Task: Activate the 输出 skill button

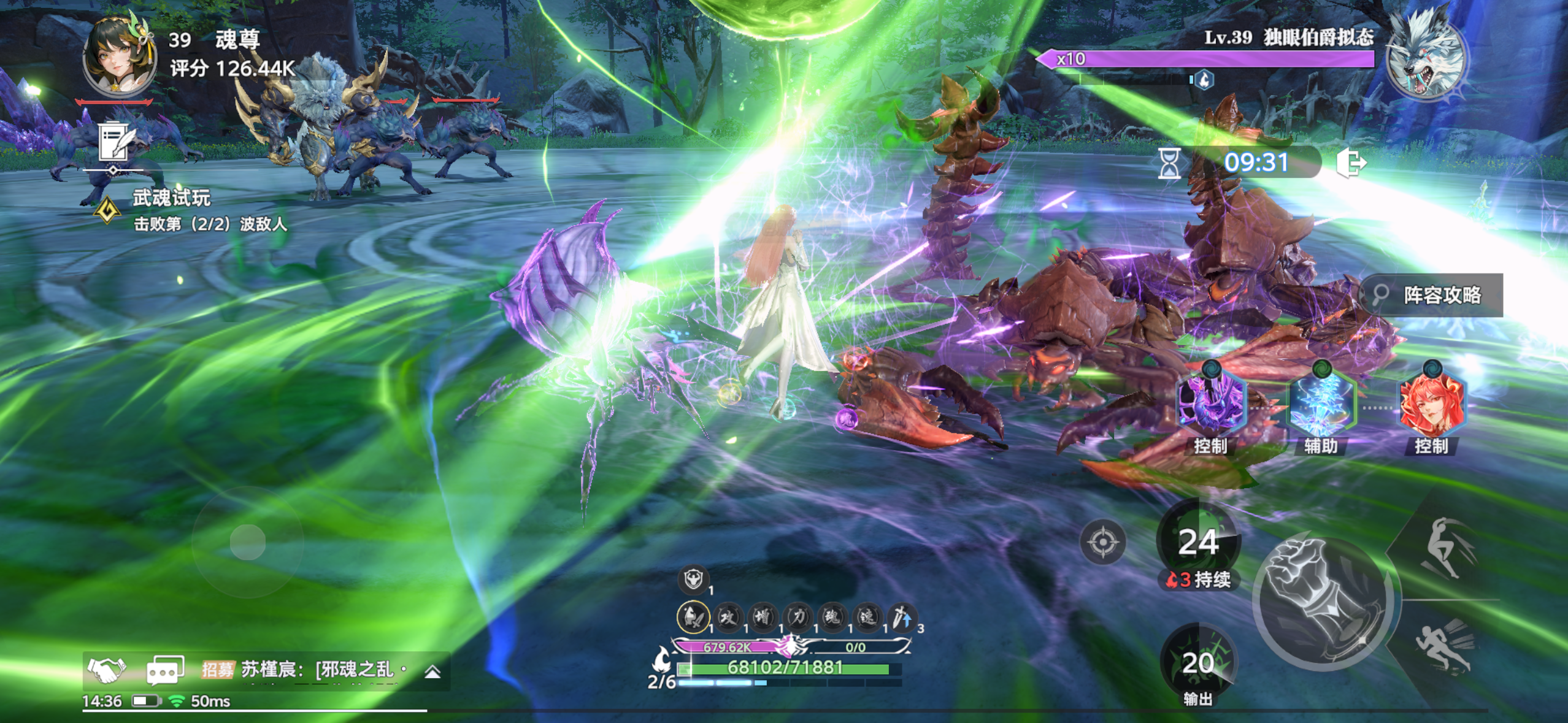Action: [1198, 664]
